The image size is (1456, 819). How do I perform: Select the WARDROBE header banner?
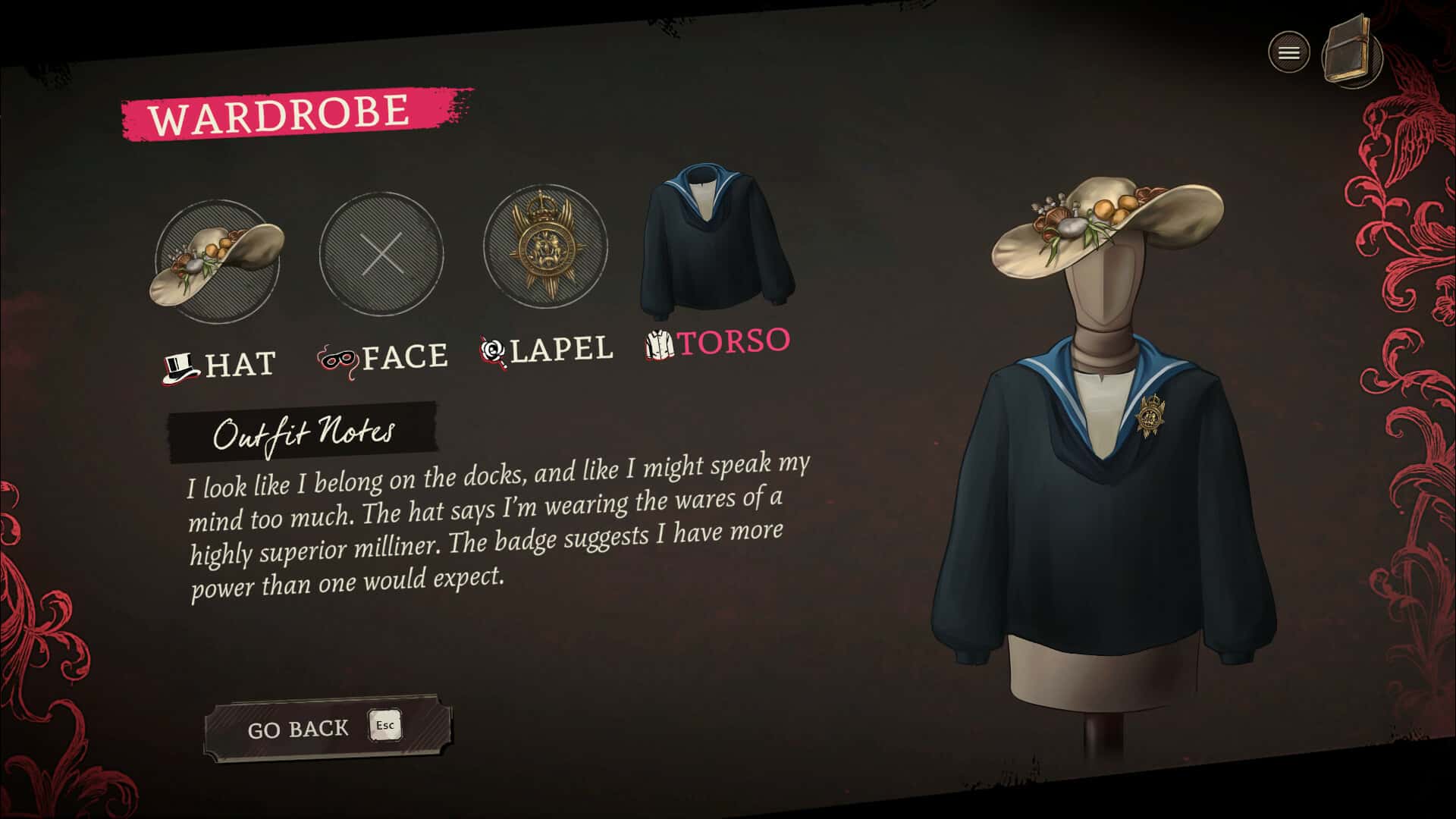tap(278, 111)
